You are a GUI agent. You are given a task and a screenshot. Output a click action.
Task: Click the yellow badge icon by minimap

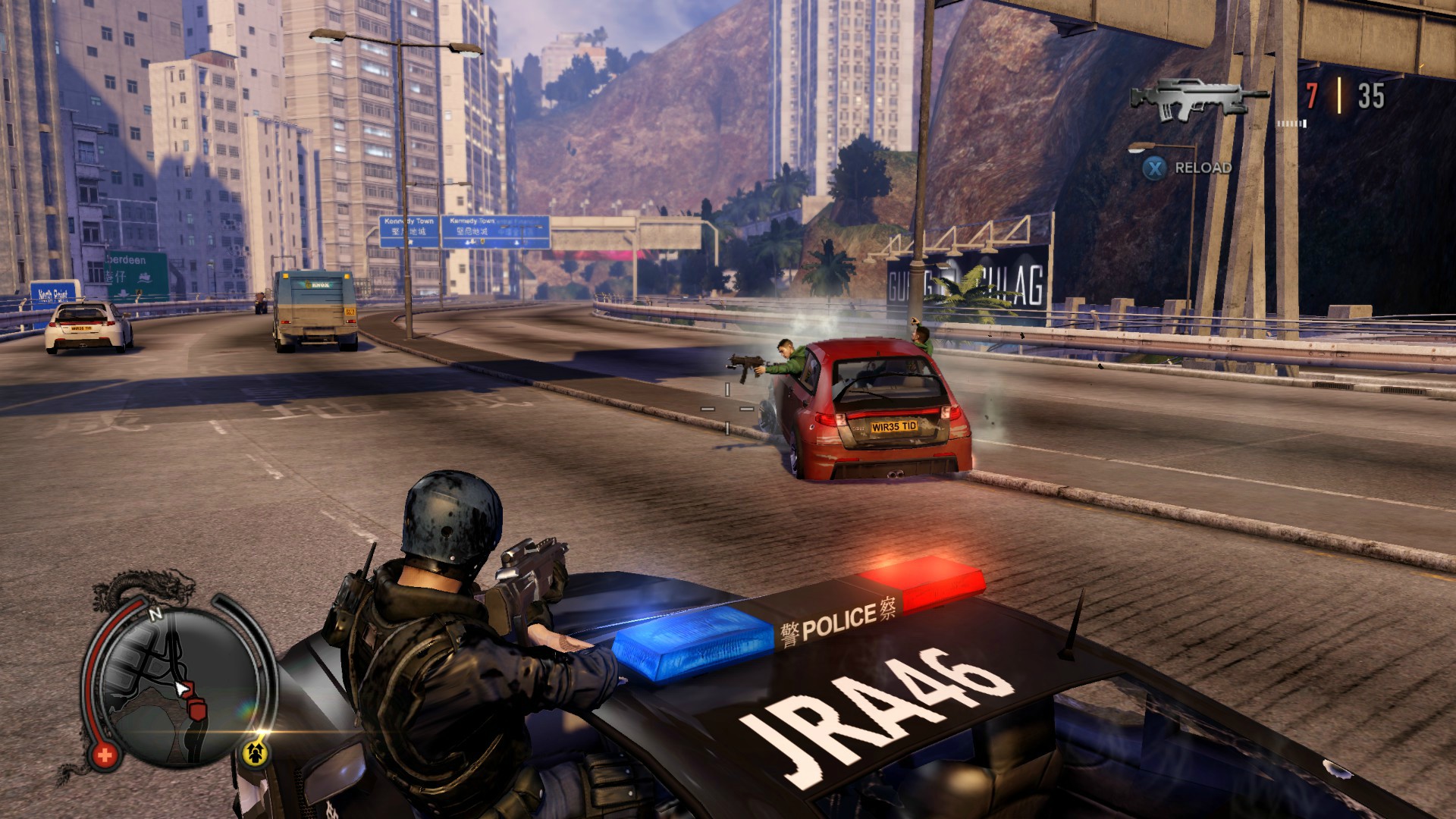(256, 752)
